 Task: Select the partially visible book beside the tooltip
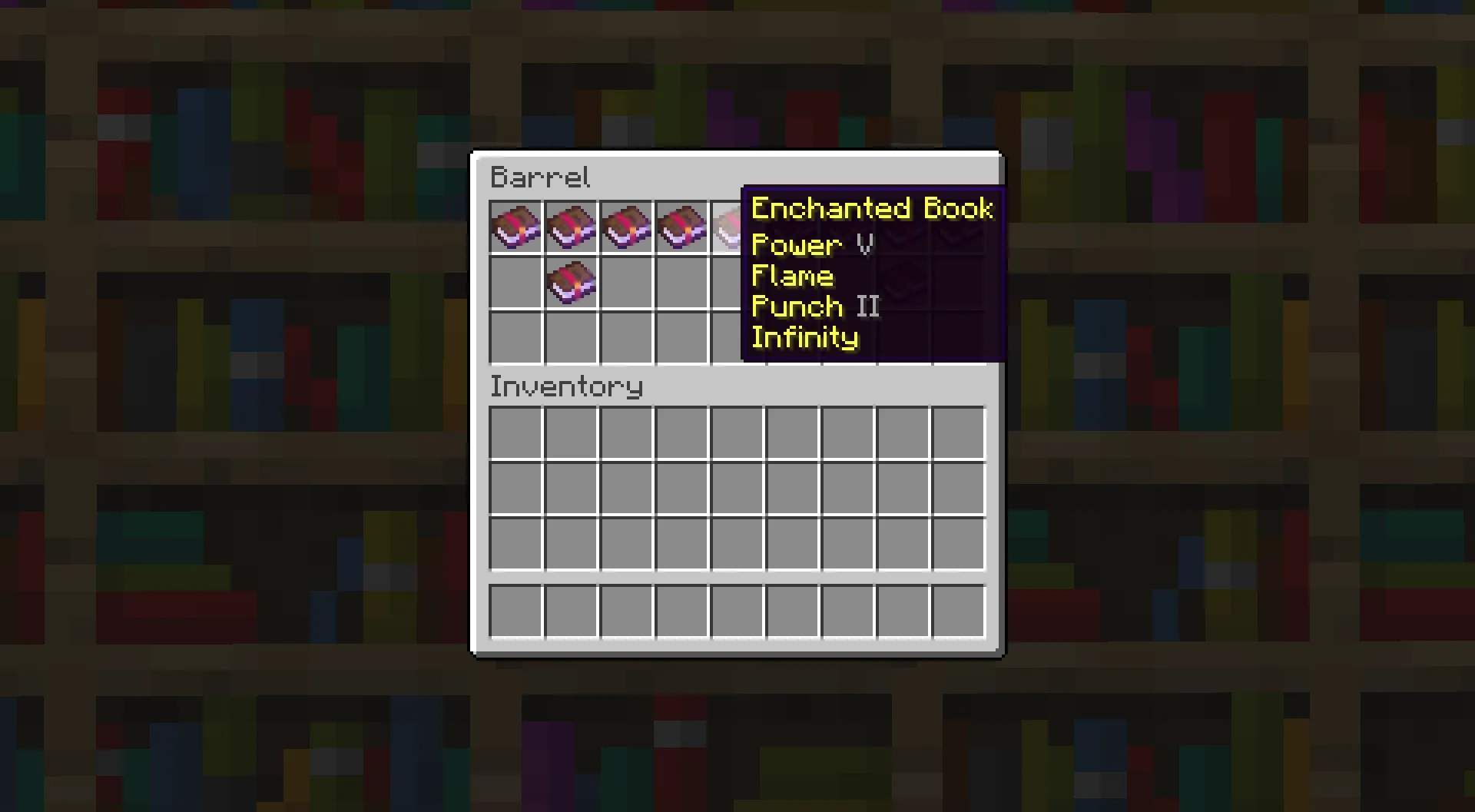pyautogui.click(x=726, y=227)
